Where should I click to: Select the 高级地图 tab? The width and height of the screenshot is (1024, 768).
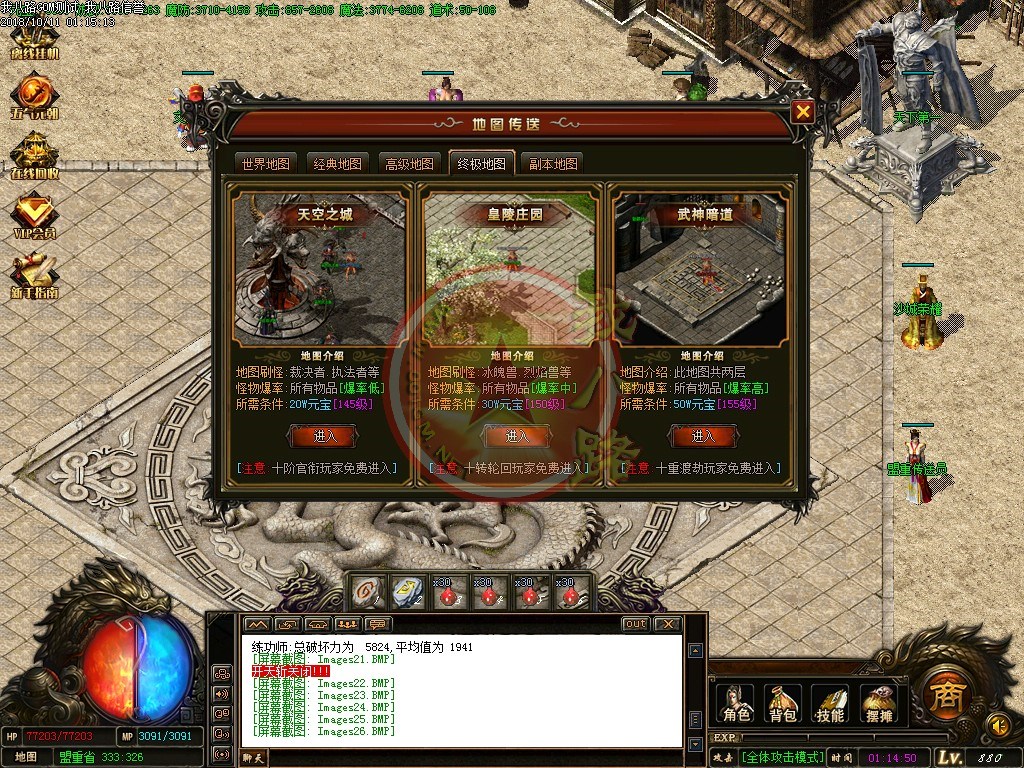click(409, 163)
